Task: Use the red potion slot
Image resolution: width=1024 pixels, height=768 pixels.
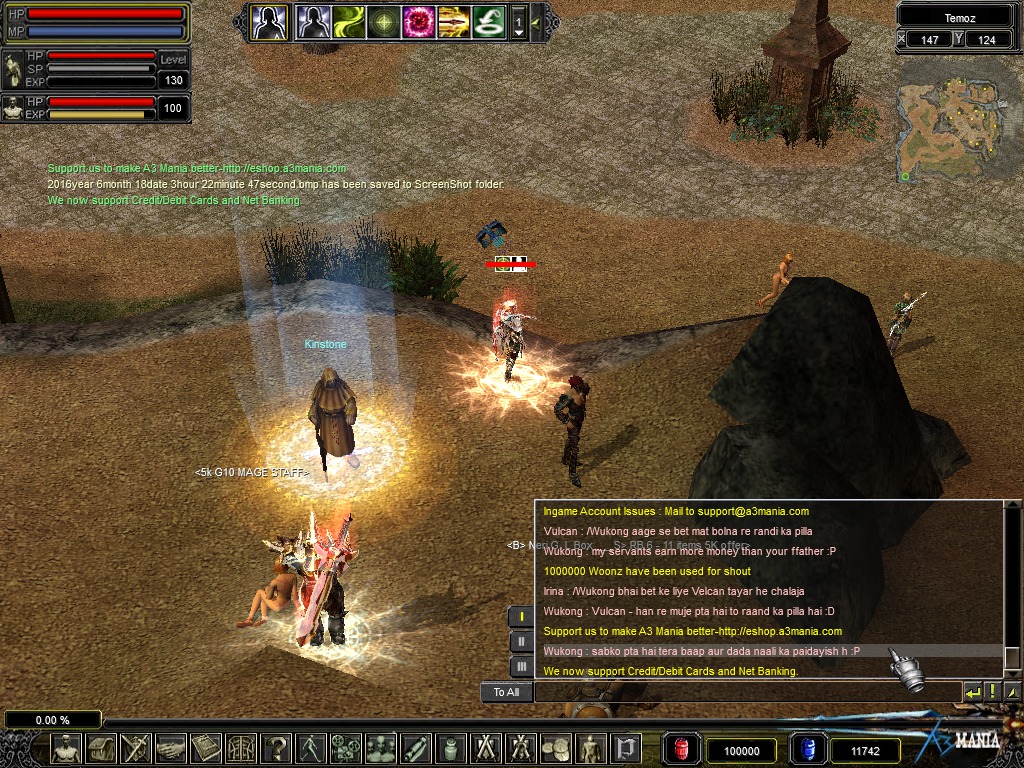Action: [x=682, y=750]
